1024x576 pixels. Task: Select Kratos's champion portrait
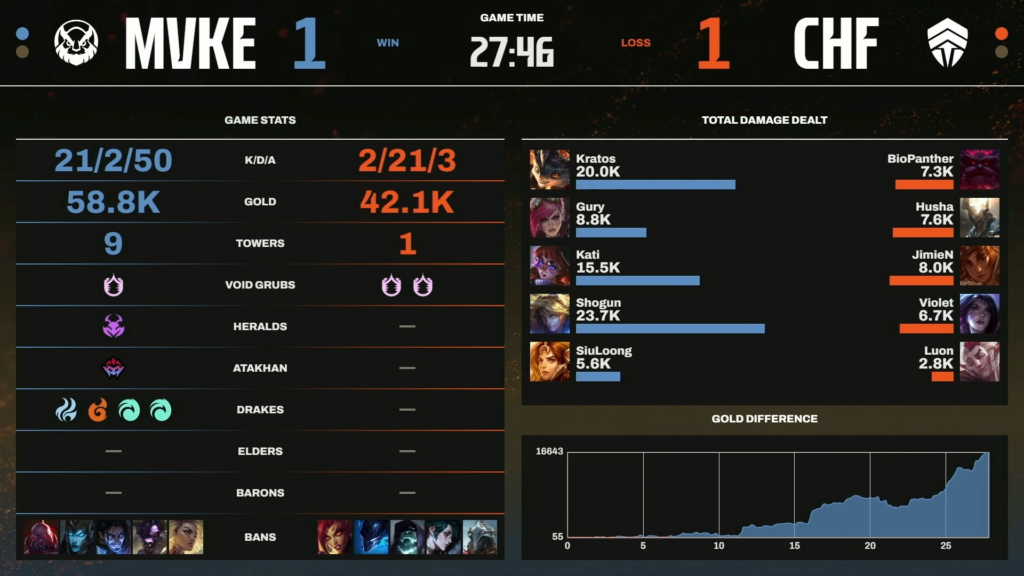tap(549, 170)
